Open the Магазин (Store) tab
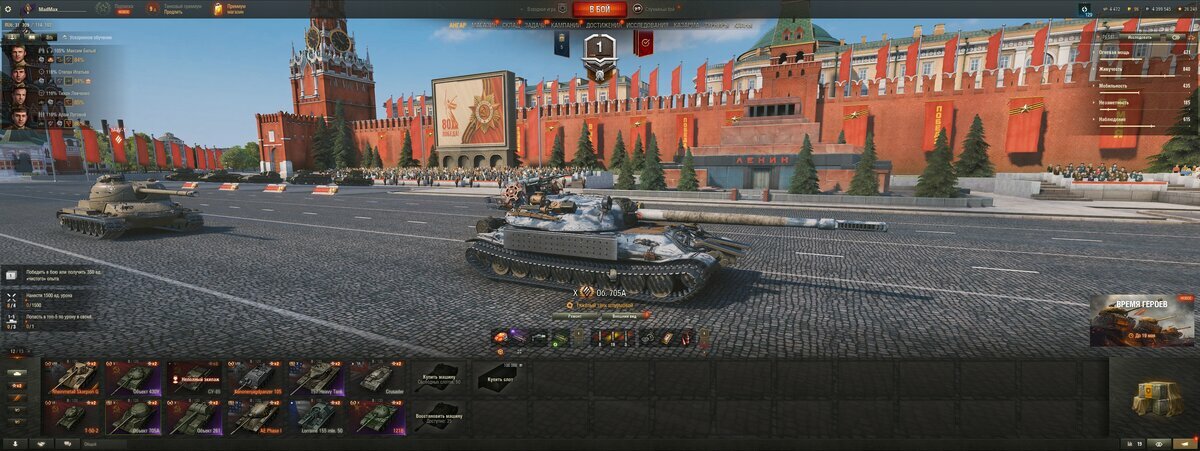The width and height of the screenshot is (1200, 451). (485, 25)
